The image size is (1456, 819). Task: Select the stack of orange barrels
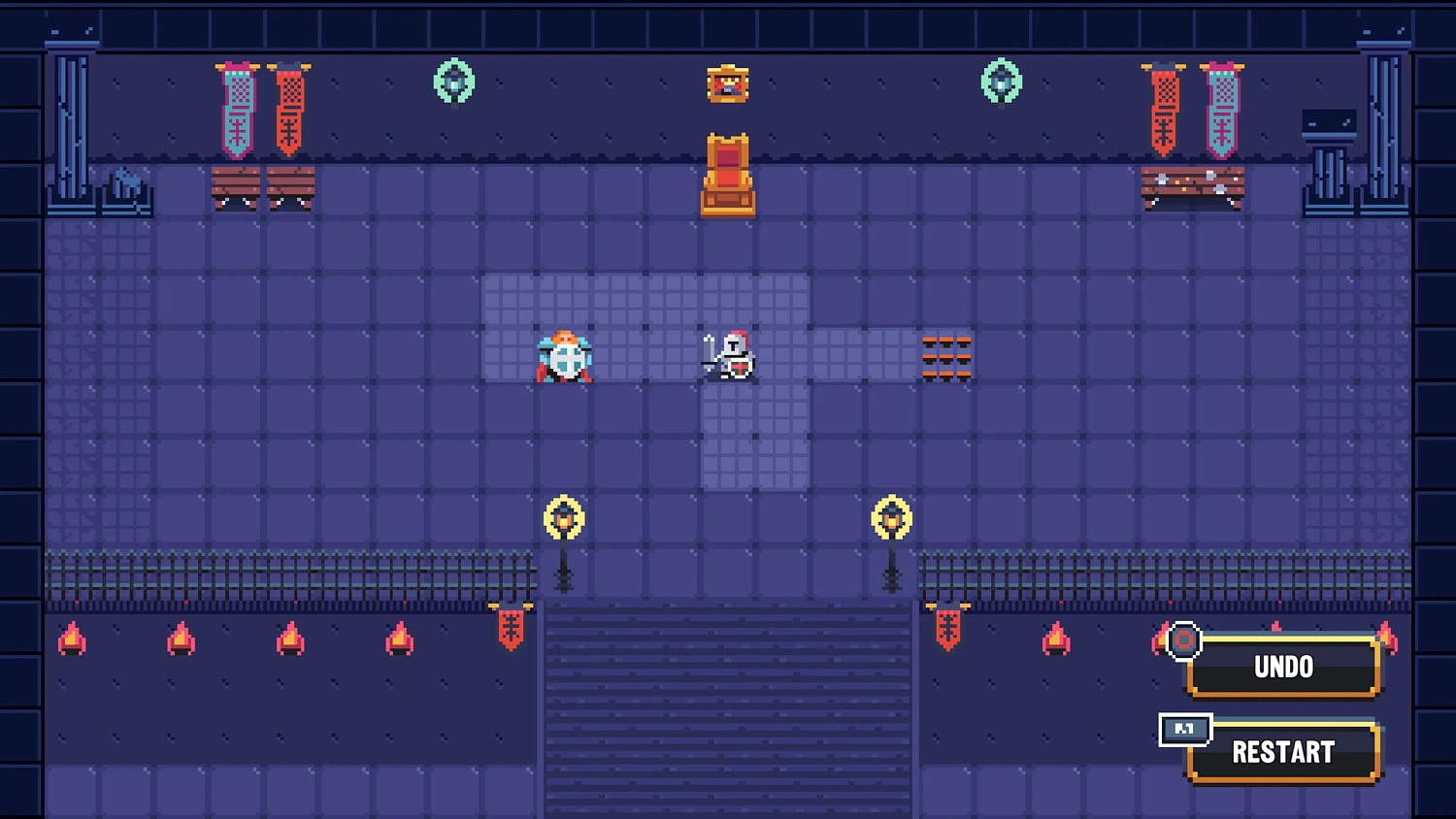[x=945, y=357]
